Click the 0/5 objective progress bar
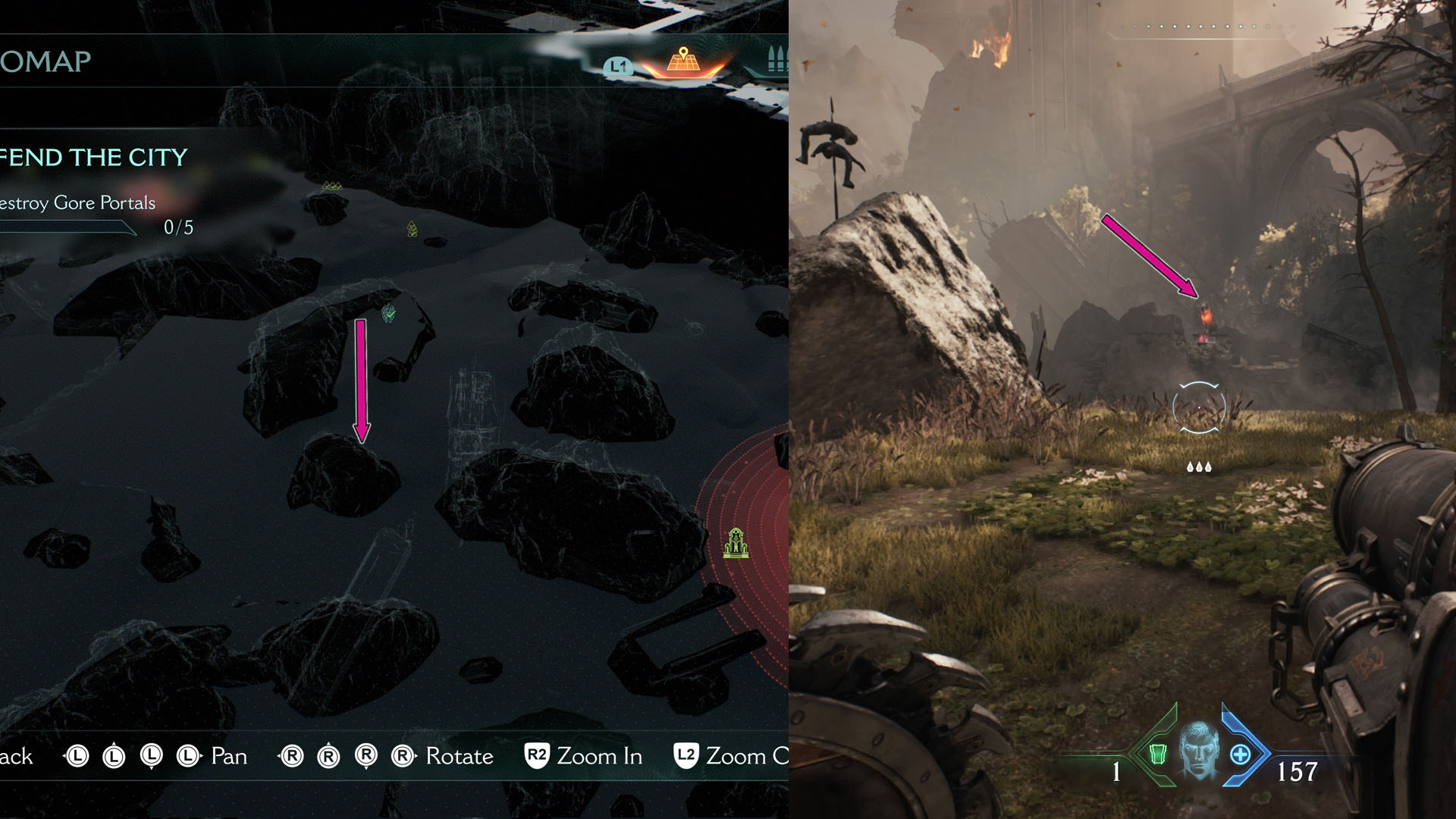 91,227
